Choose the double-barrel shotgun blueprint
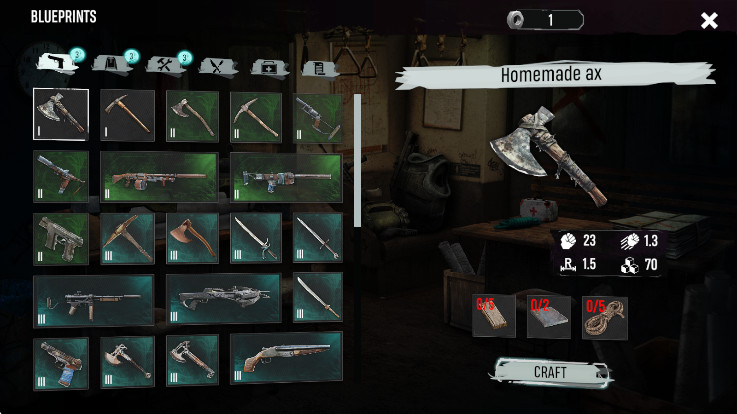 [x=286, y=361]
